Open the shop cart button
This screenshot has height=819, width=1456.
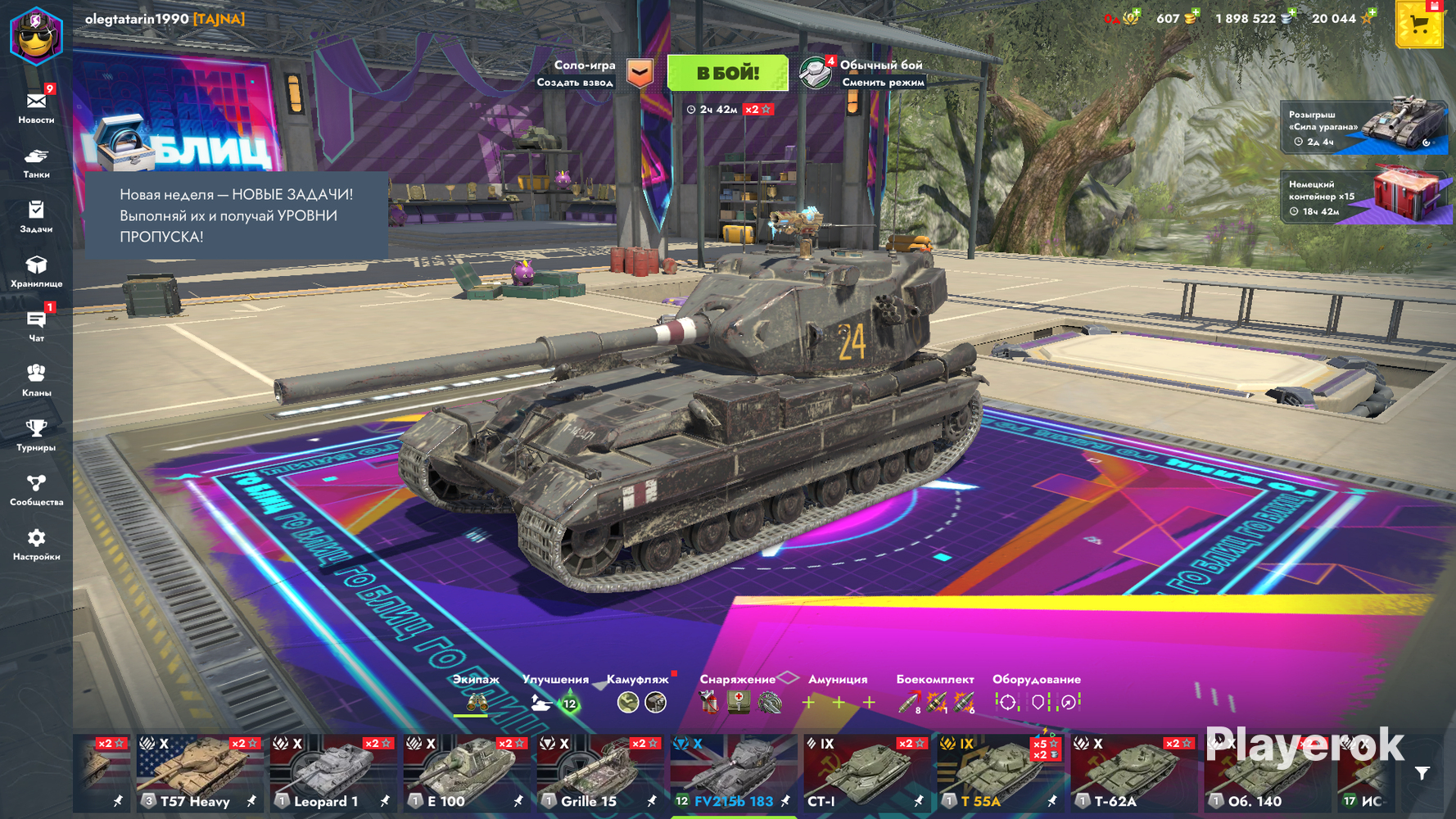click(1418, 25)
